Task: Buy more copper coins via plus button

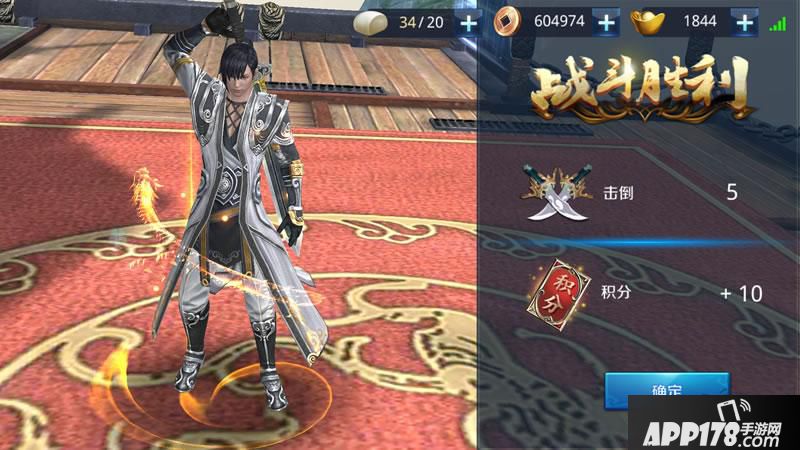Action: click(x=604, y=22)
